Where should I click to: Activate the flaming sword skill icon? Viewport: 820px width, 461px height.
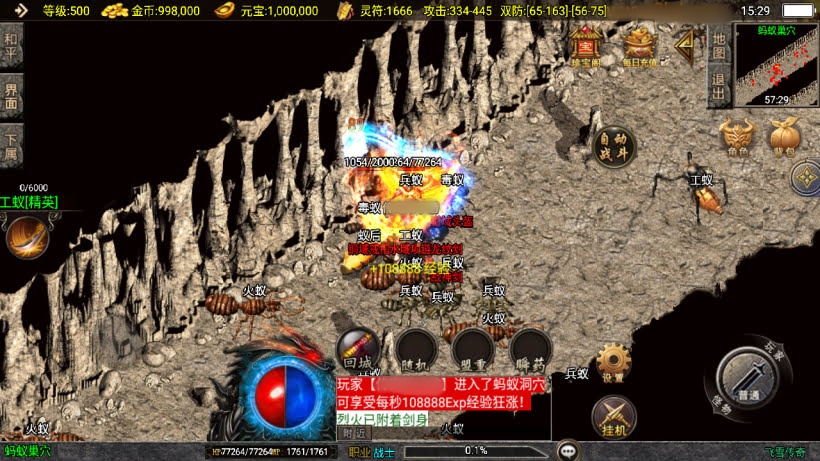click(27, 237)
